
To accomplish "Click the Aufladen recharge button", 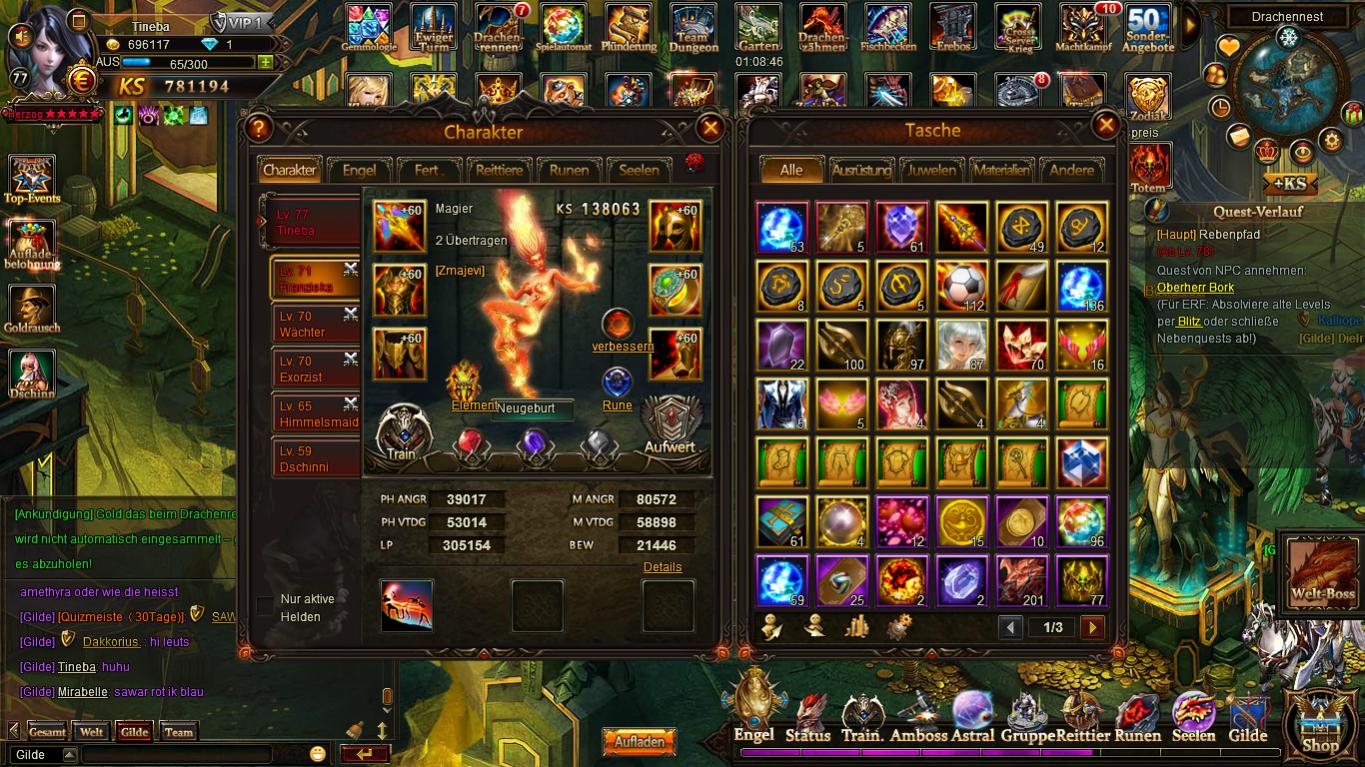I will pyautogui.click(x=639, y=743).
